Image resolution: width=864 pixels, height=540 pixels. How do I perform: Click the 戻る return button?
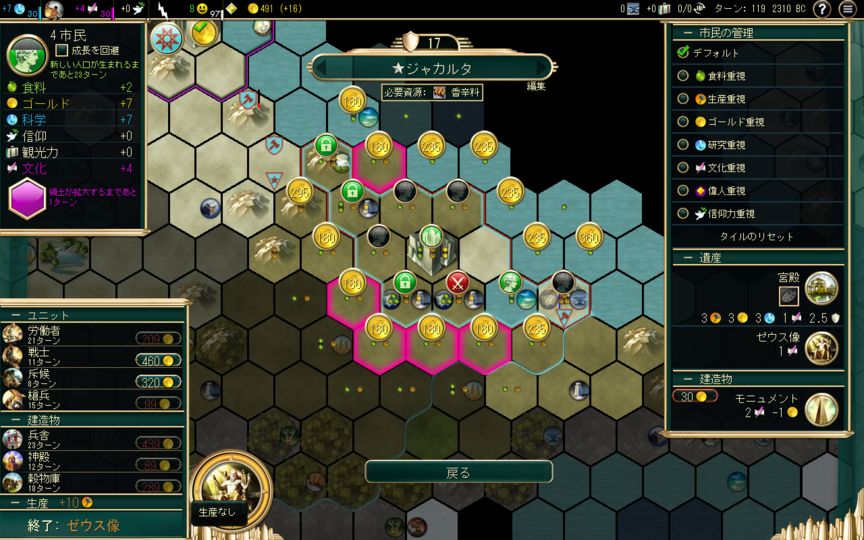(458, 472)
